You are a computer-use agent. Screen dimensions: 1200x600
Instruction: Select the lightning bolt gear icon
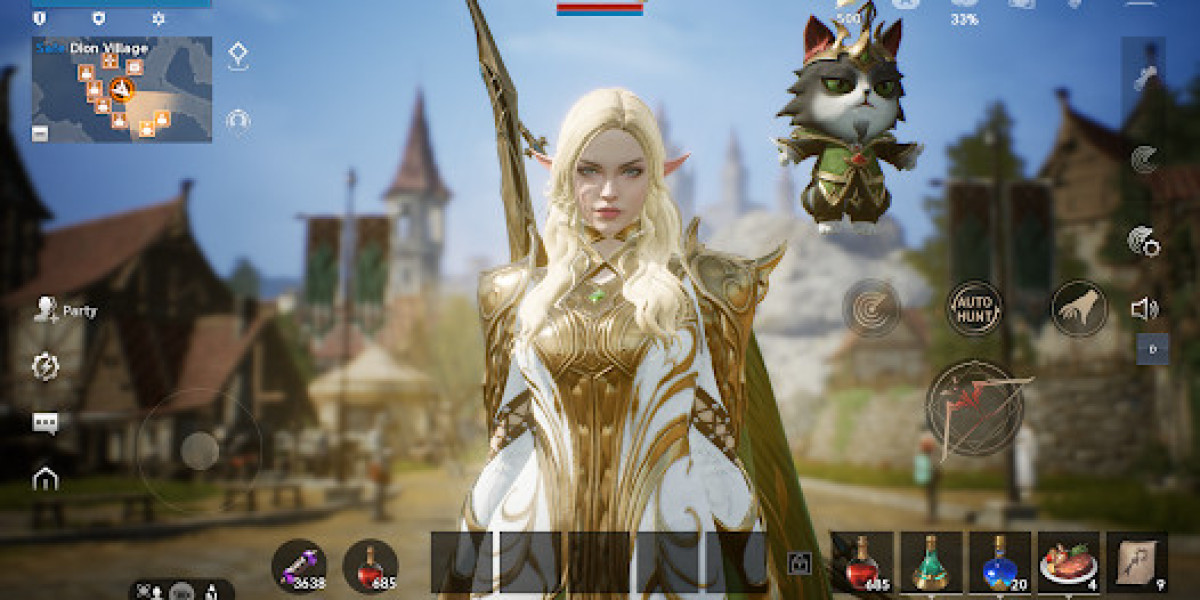coord(45,366)
